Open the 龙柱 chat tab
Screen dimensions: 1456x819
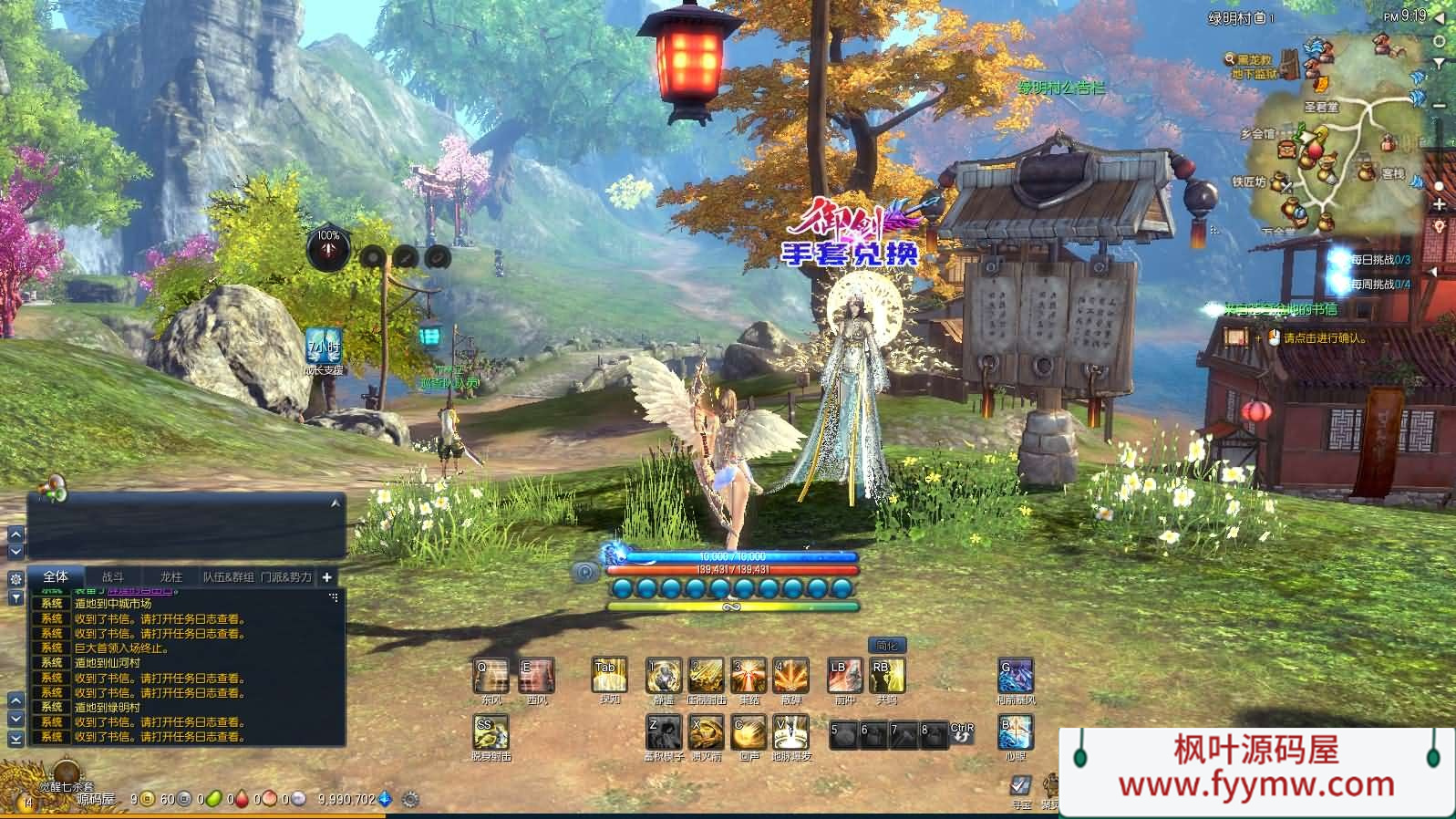[170, 576]
